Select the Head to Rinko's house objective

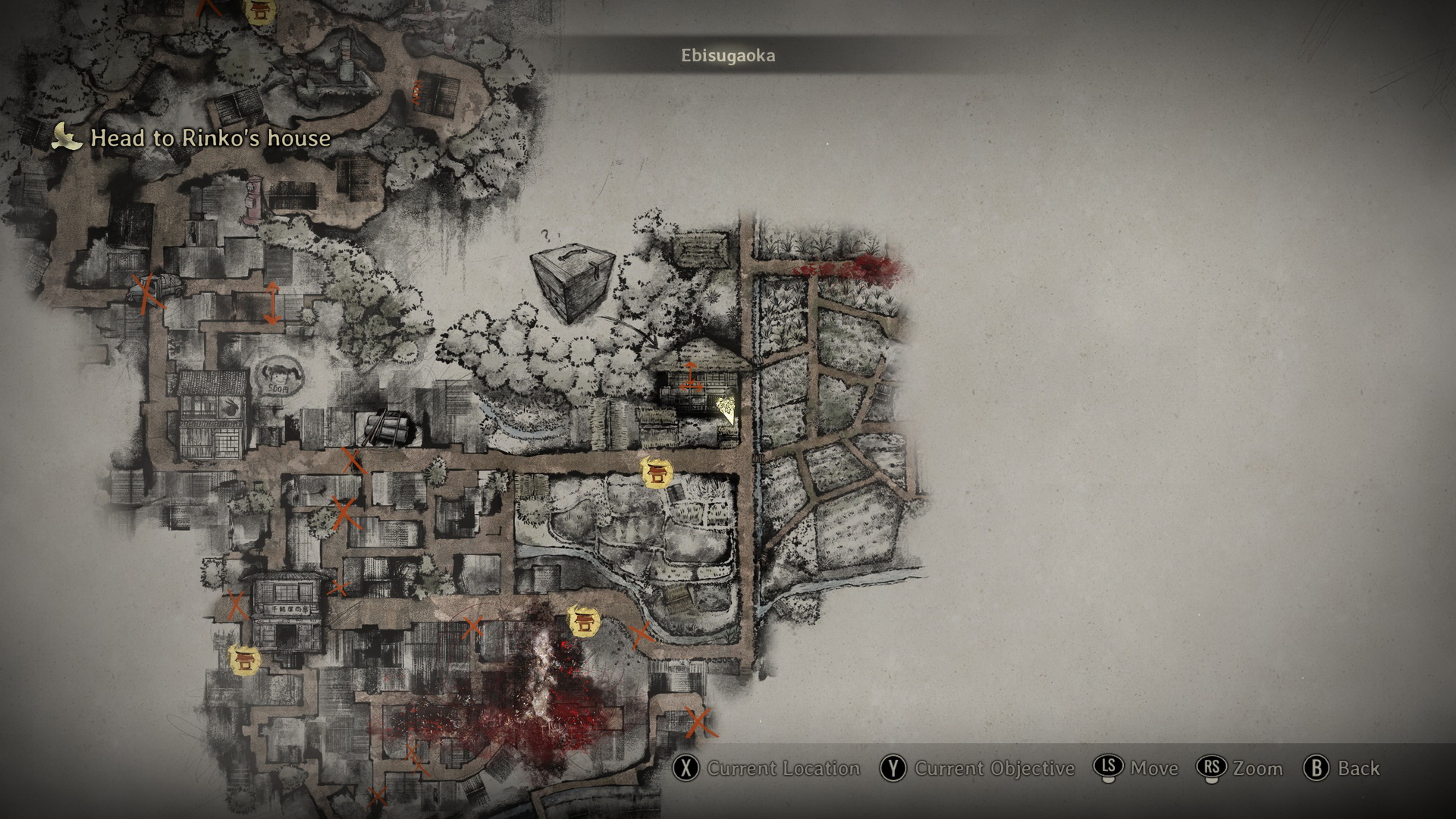210,138
